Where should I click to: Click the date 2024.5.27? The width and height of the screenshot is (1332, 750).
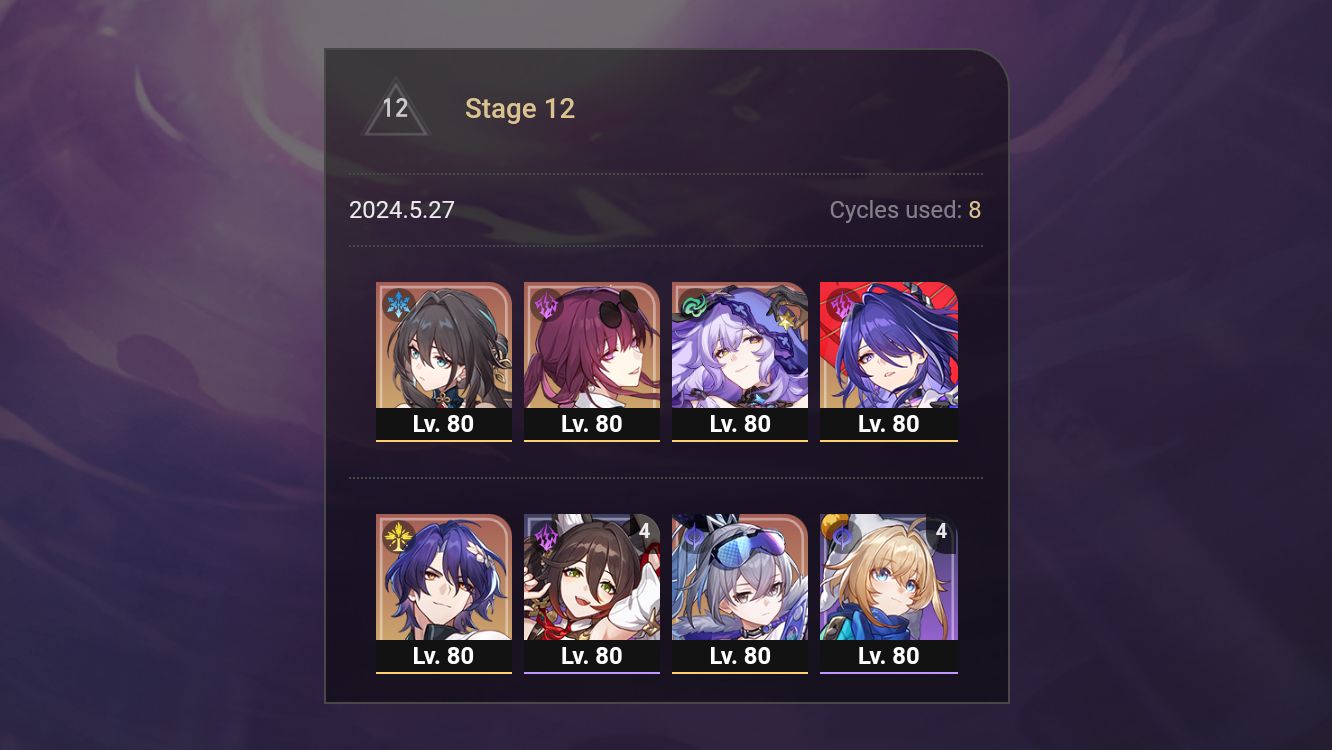(x=401, y=210)
